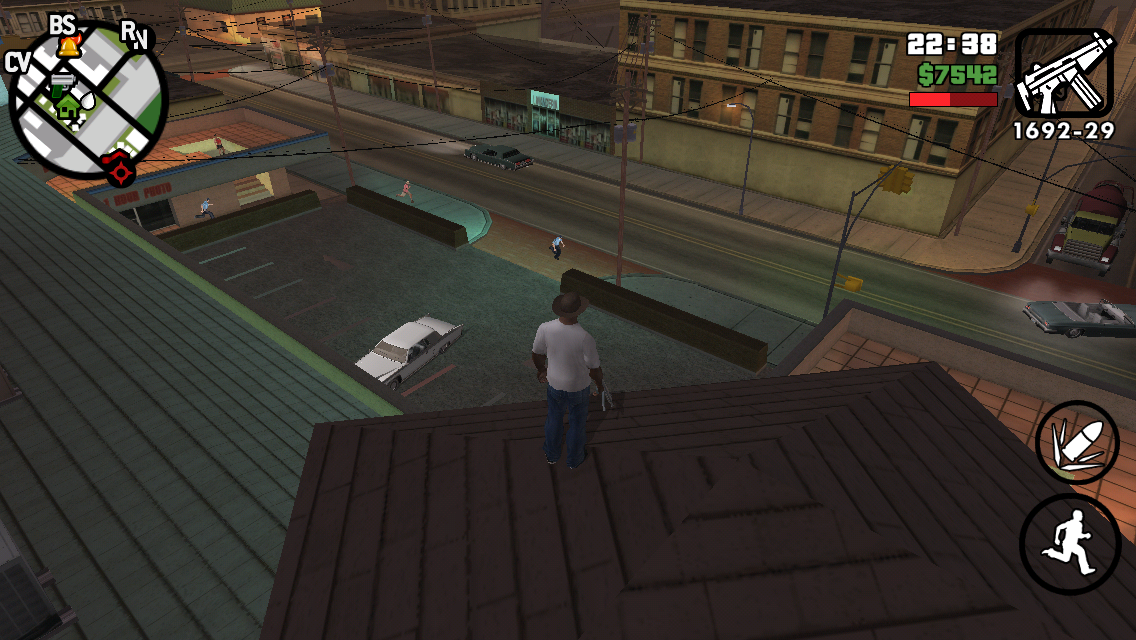The width and height of the screenshot is (1136, 640).
Task: Select the CV mission marker on radar
Action: (x=17, y=62)
